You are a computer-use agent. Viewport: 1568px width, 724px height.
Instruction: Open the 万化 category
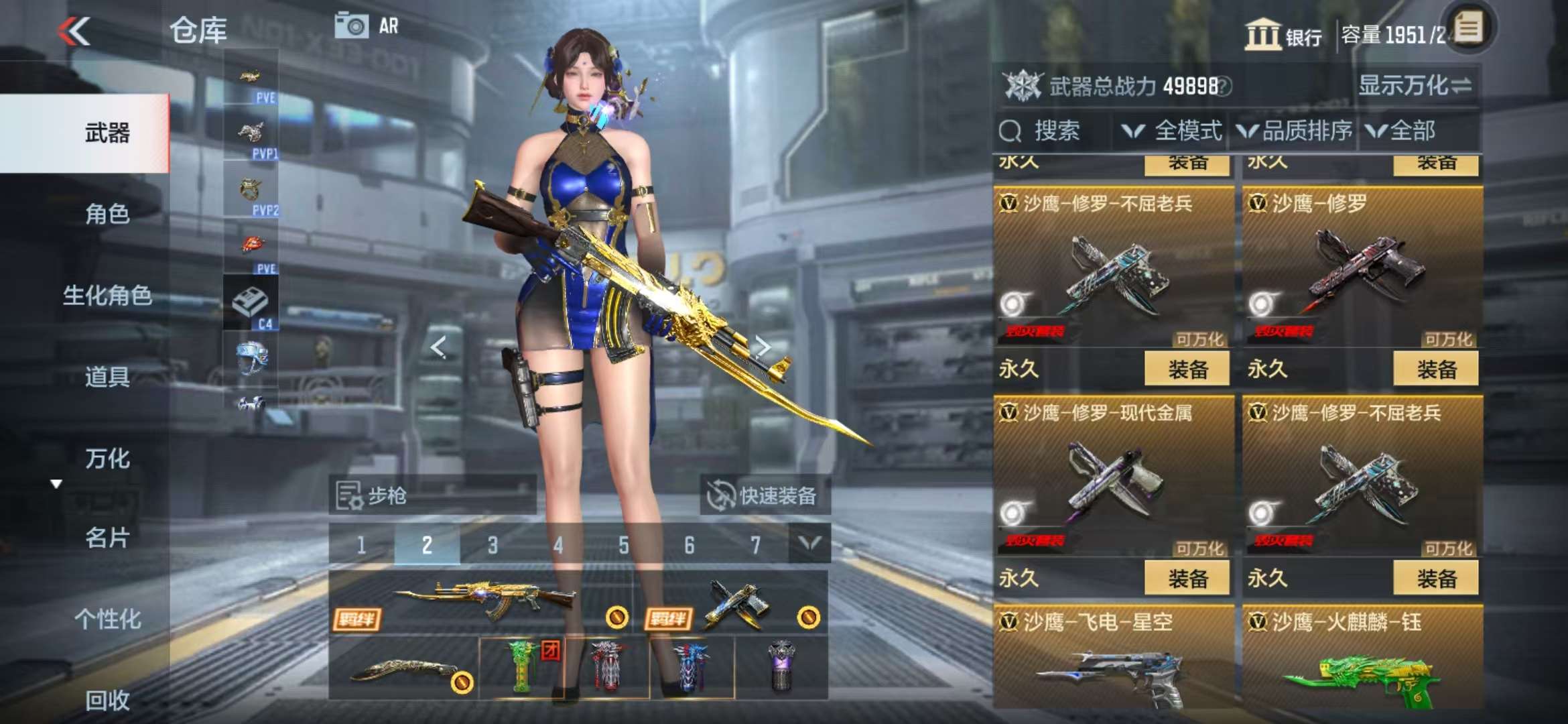[x=107, y=459]
